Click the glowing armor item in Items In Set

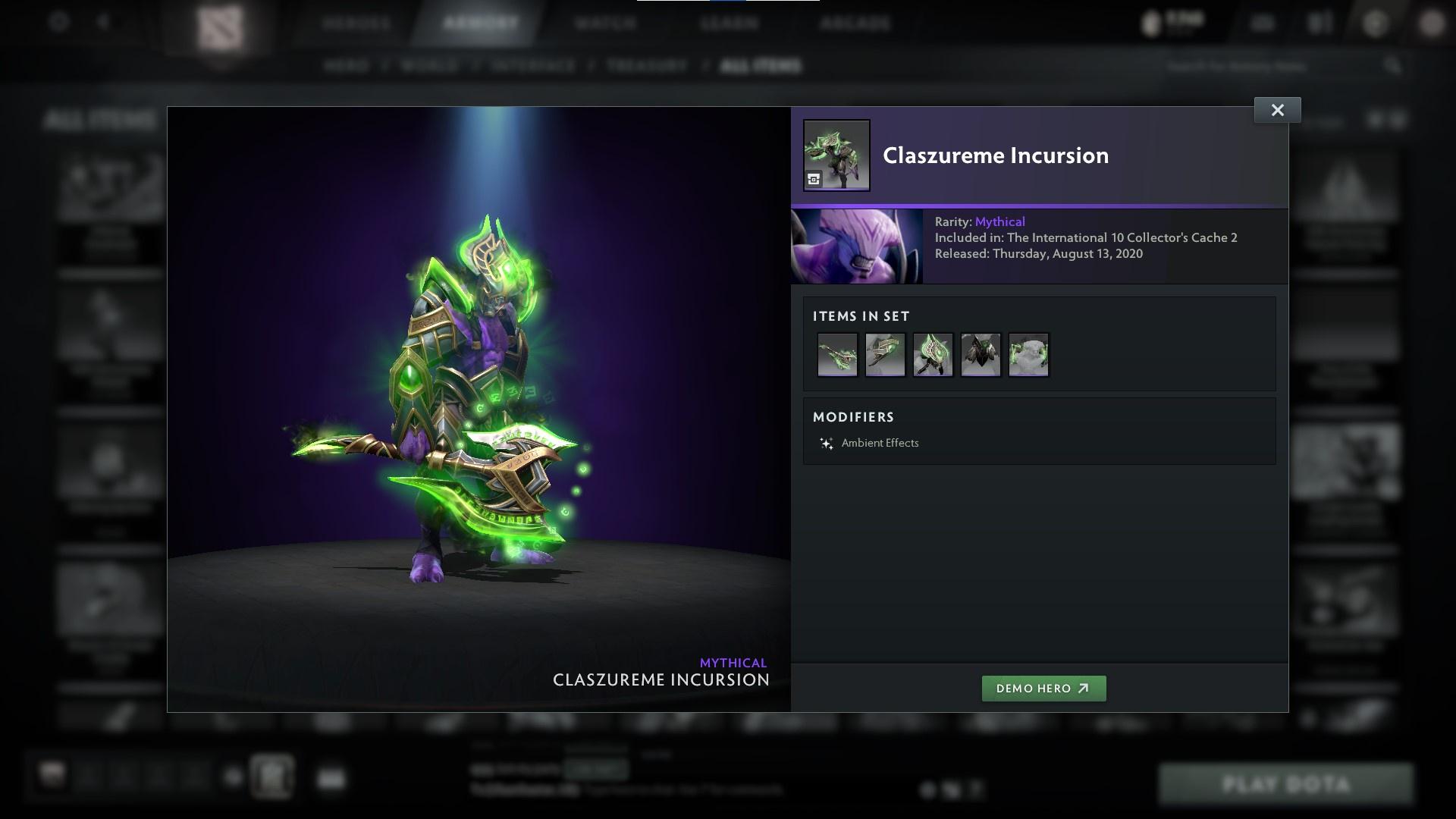click(x=933, y=354)
